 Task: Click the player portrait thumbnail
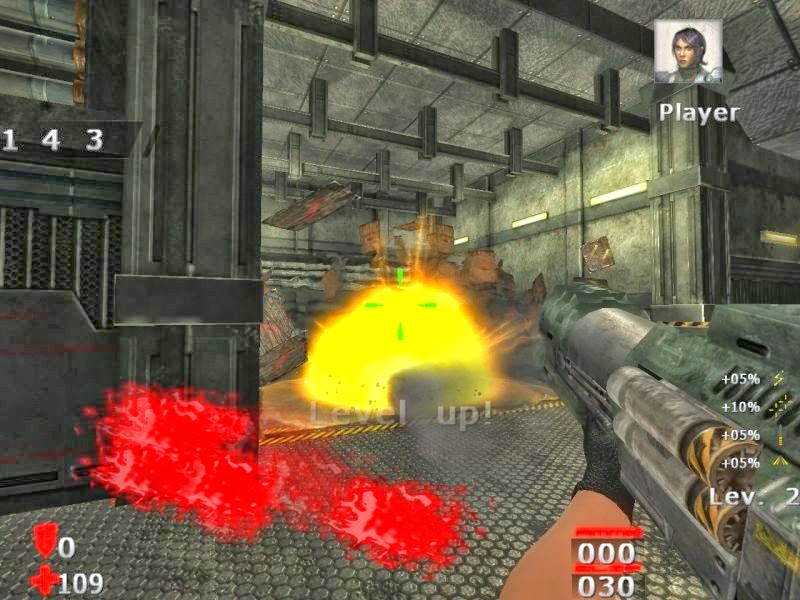pos(687,50)
